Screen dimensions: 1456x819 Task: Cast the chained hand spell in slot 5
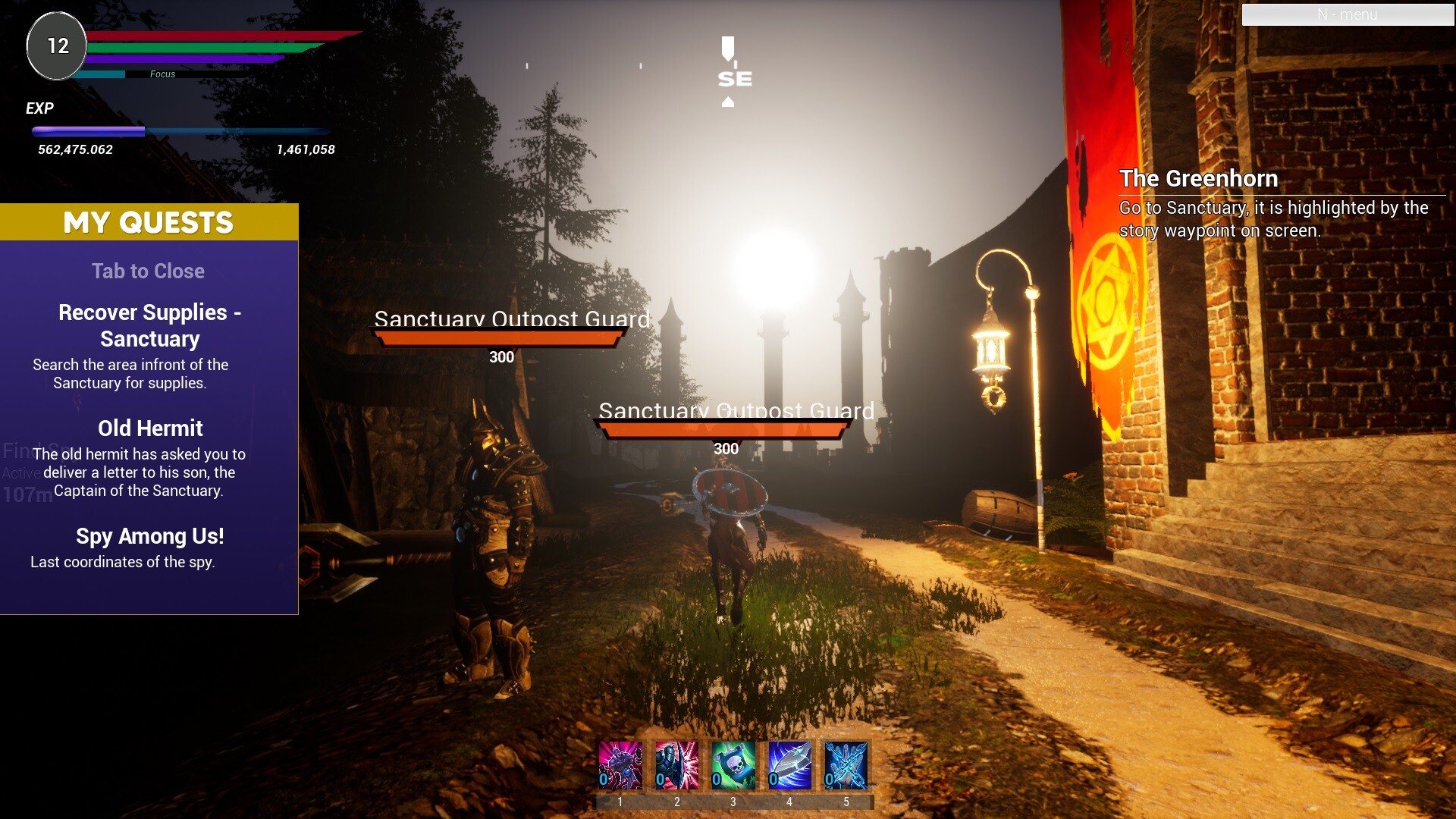(846, 766)
